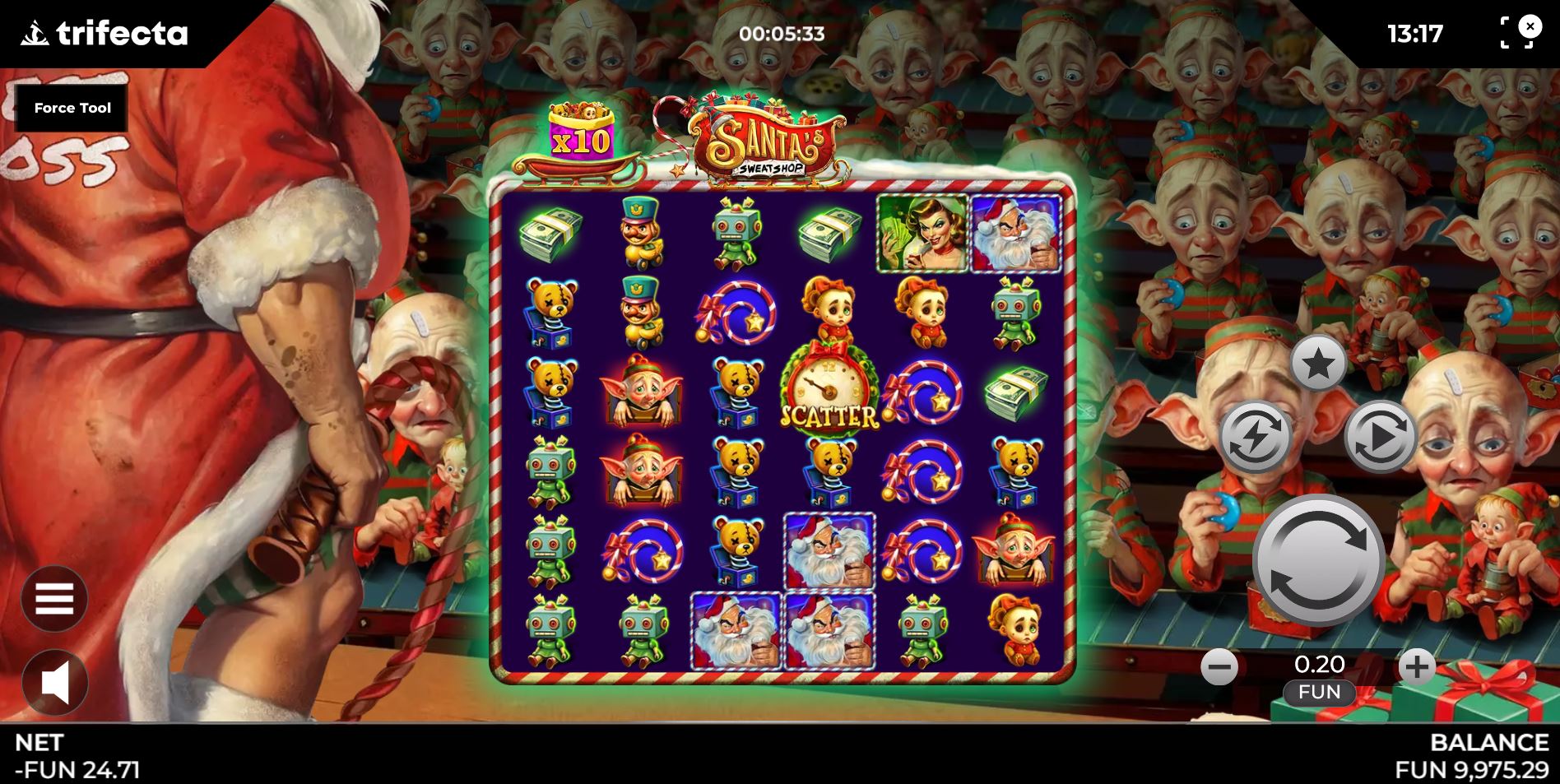Start autoplay spins
Viewport: 1560px width, 784px height.
(x=1382, y=434)
